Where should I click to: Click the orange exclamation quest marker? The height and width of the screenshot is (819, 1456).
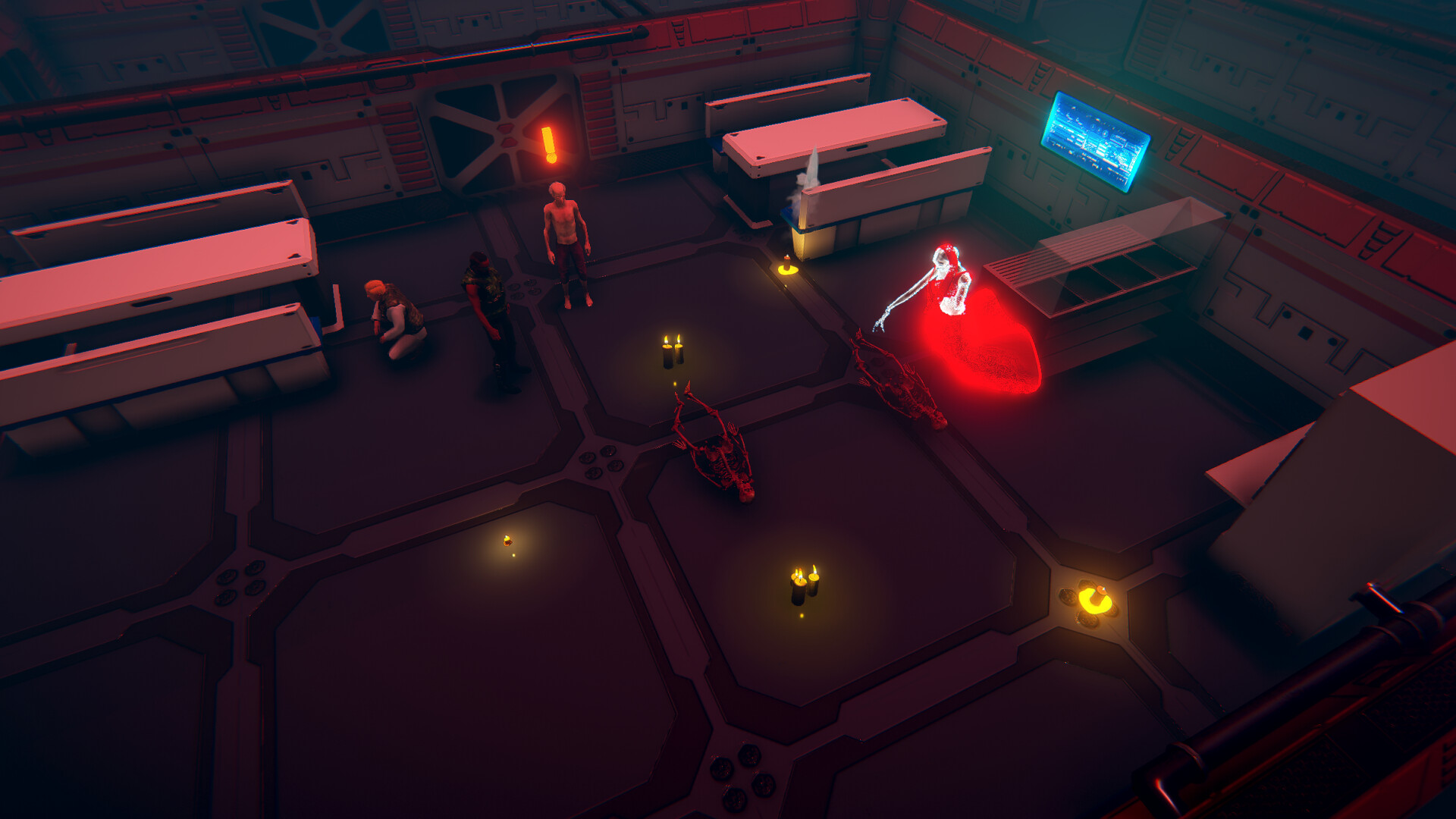549,144
